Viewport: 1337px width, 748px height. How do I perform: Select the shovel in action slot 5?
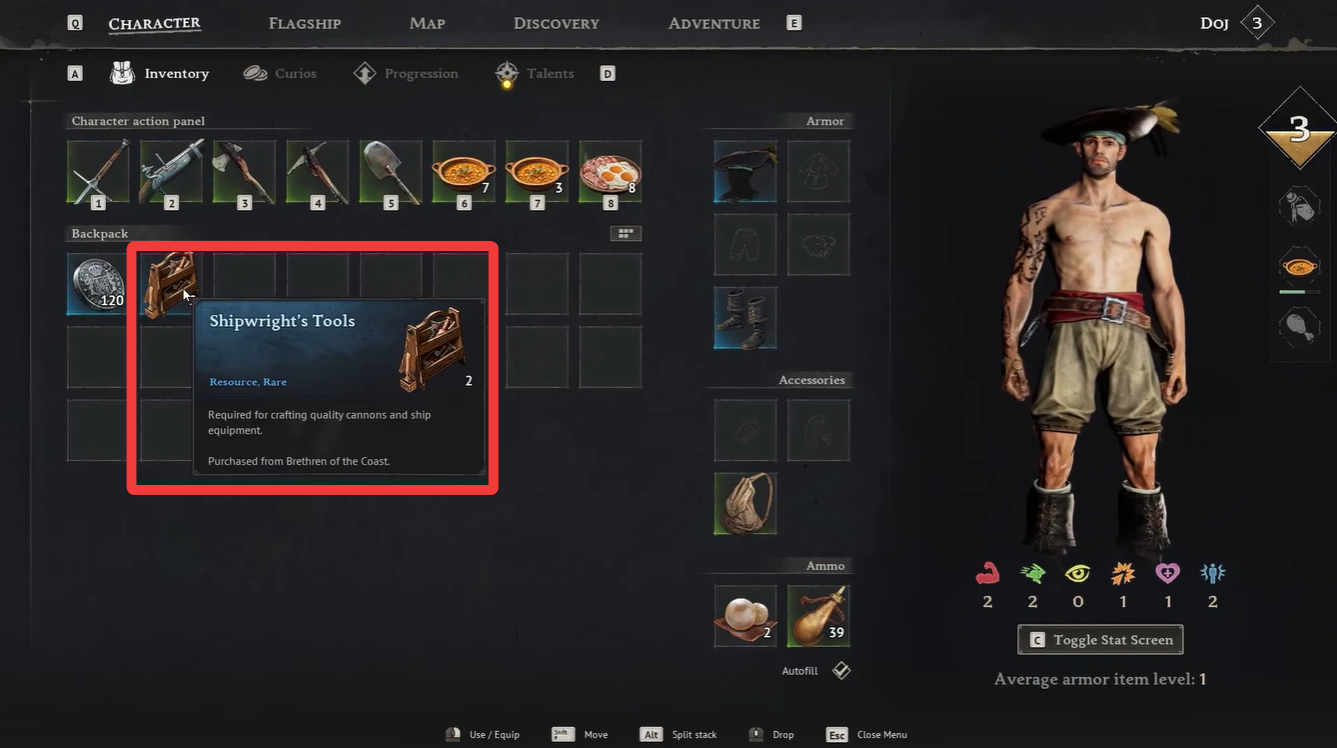tap(390, 172)
